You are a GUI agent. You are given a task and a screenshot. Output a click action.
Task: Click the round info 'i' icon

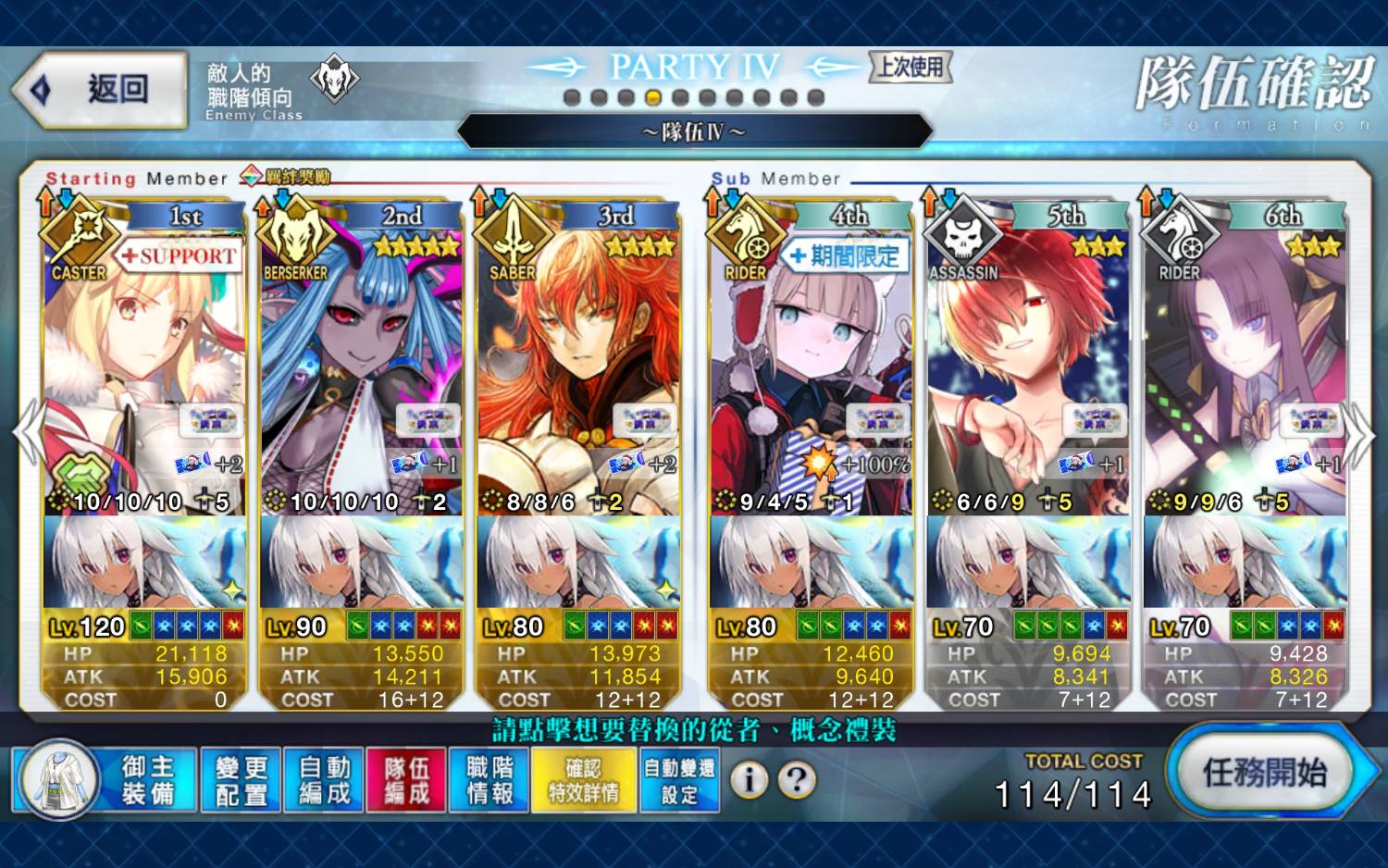pos(750,780)
